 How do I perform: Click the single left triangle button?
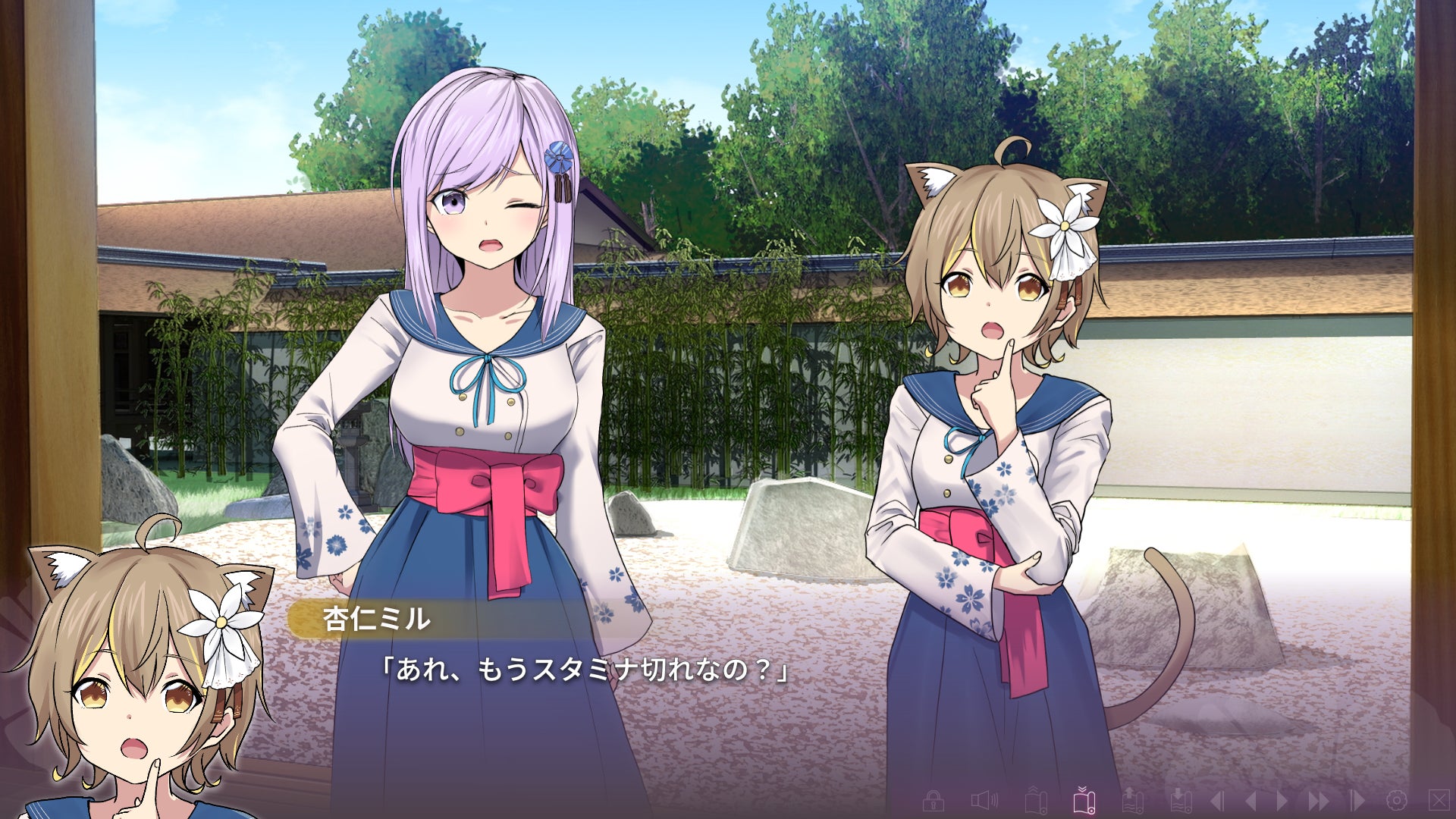(1250, 800)
